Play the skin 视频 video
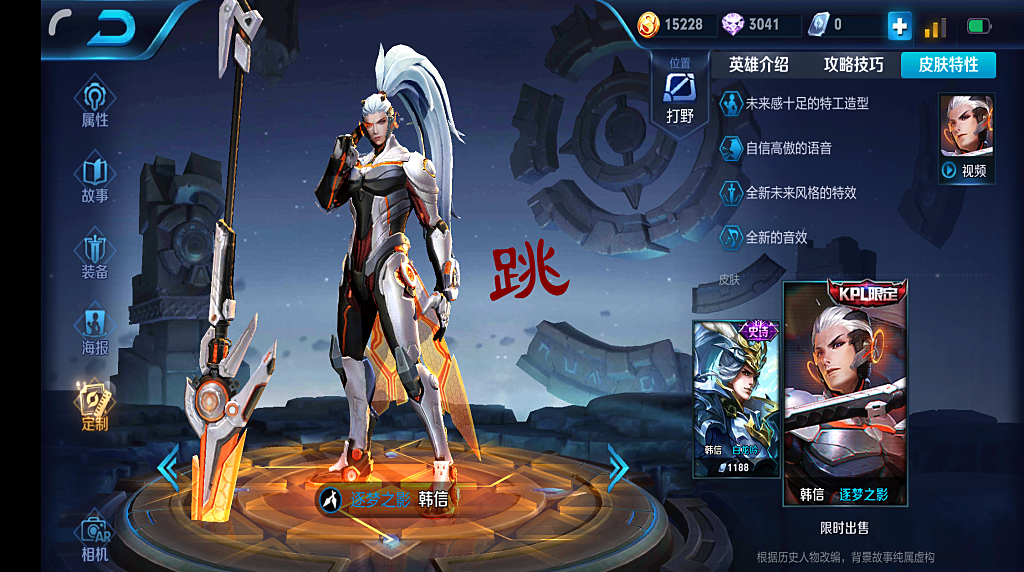 point(967,138)
